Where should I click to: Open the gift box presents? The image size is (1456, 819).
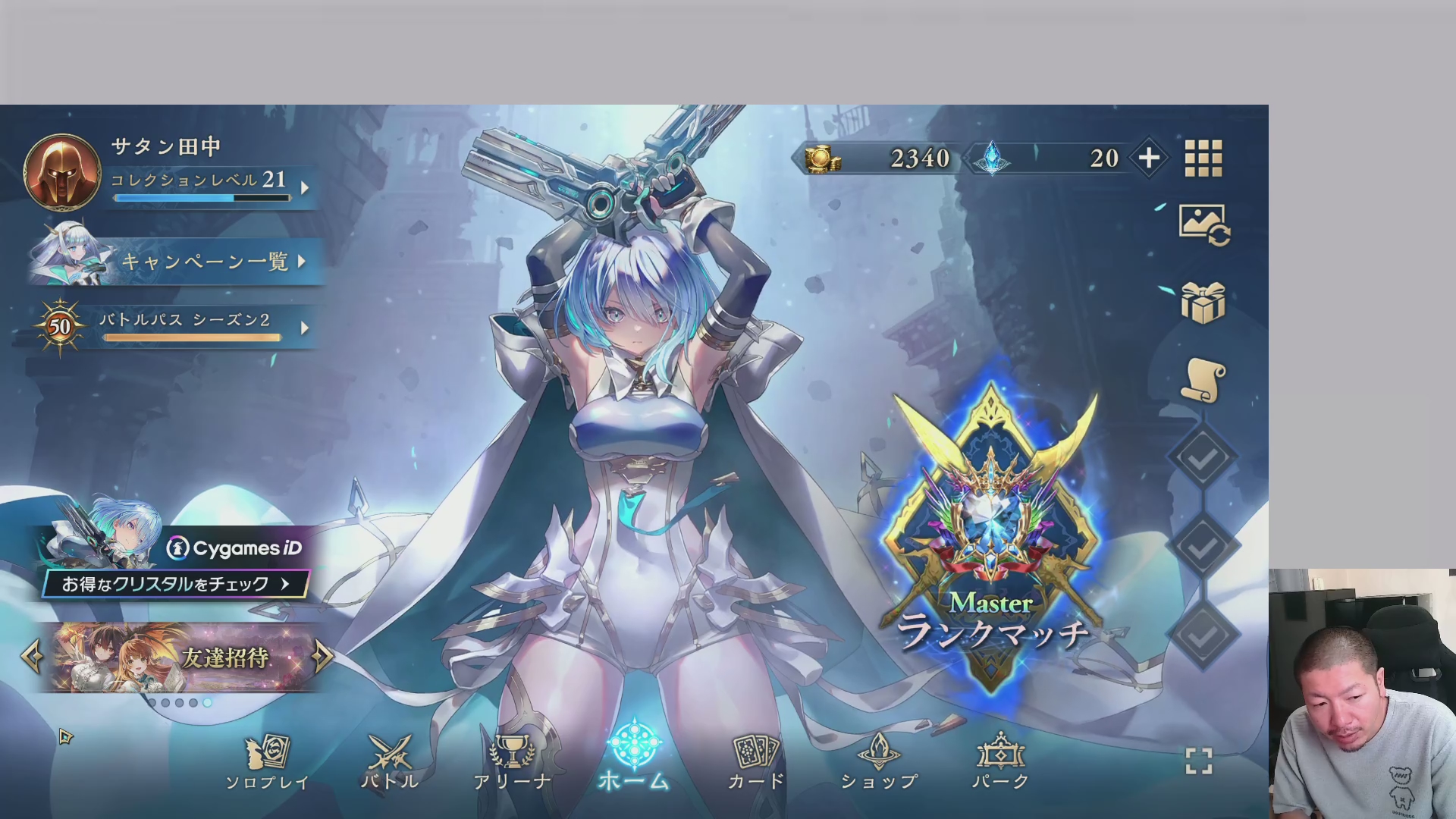click(x=1203, y=303)
